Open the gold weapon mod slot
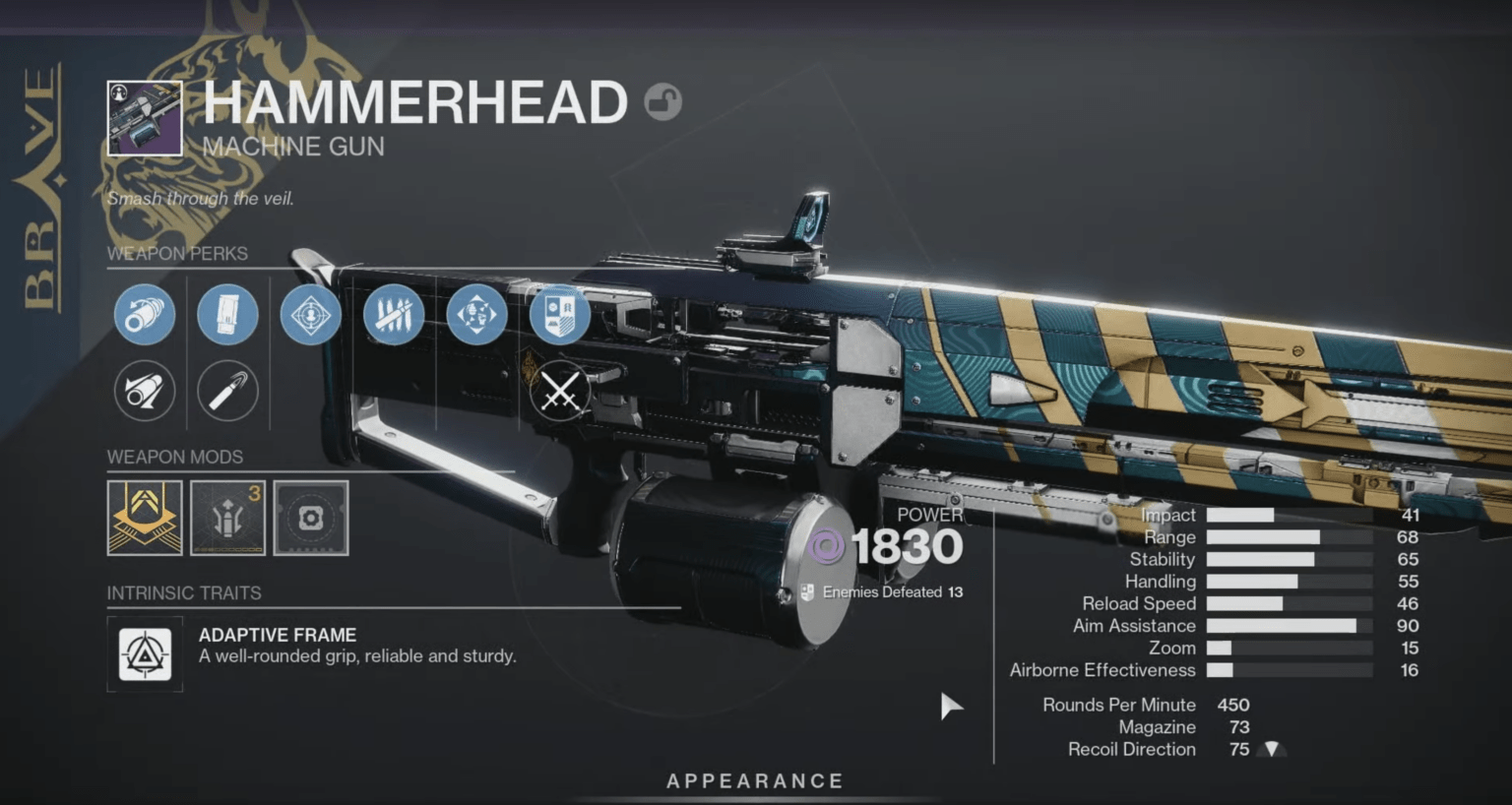 (144, 519)
